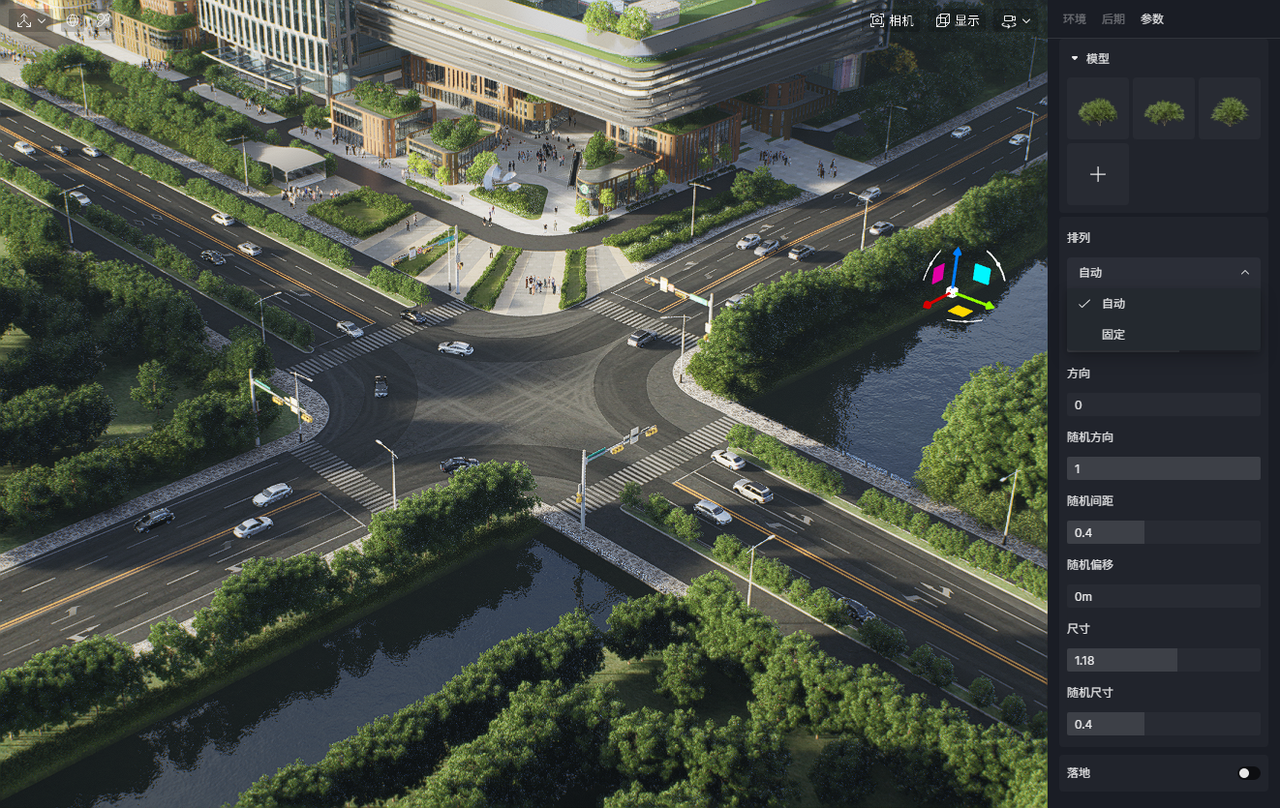This screenshot has height=808, width=1280.
Task: Adjust the 随机方向 slider
Action: [x=1163, y=468]
